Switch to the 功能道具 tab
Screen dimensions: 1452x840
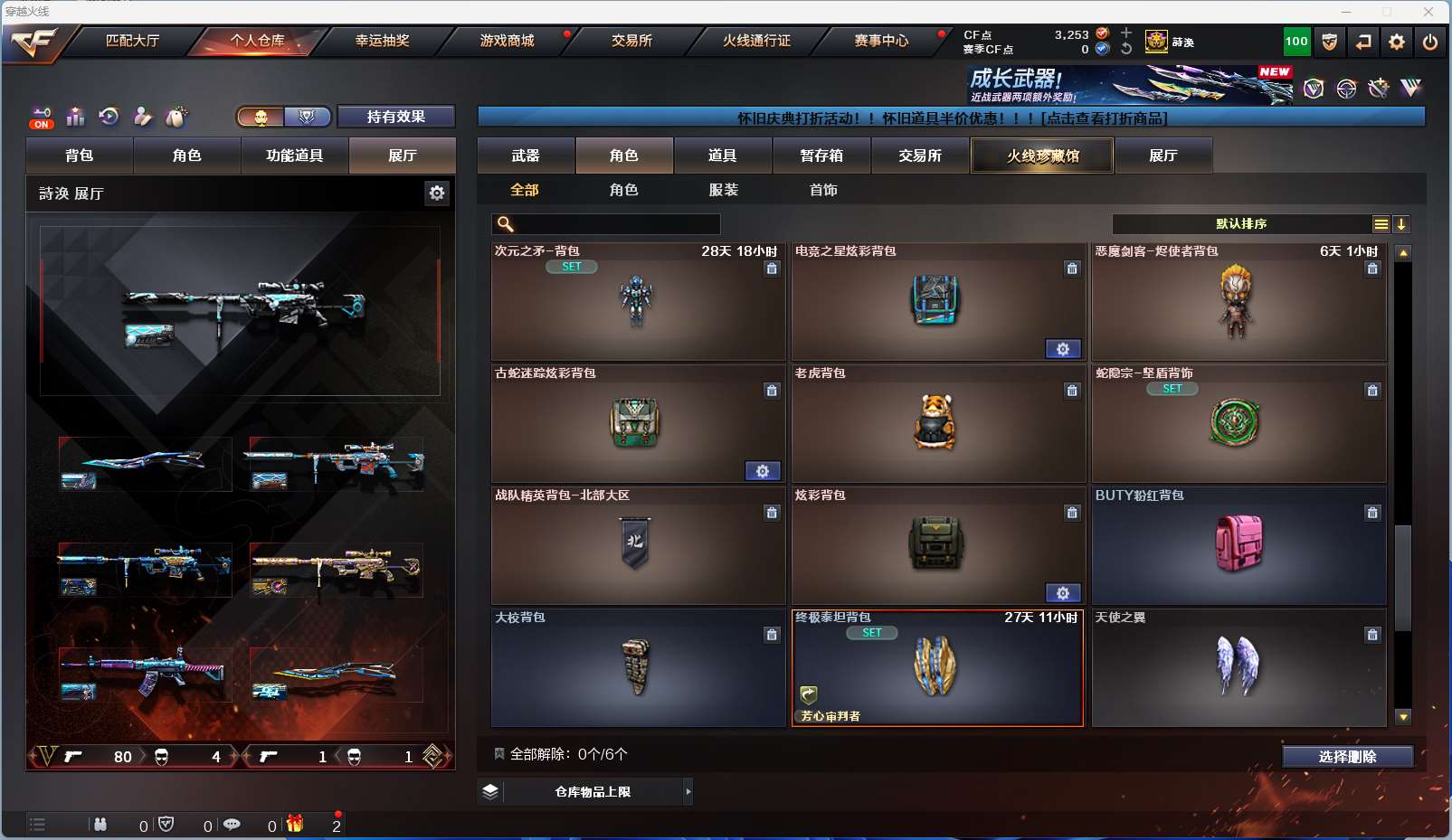coord(294,156)
